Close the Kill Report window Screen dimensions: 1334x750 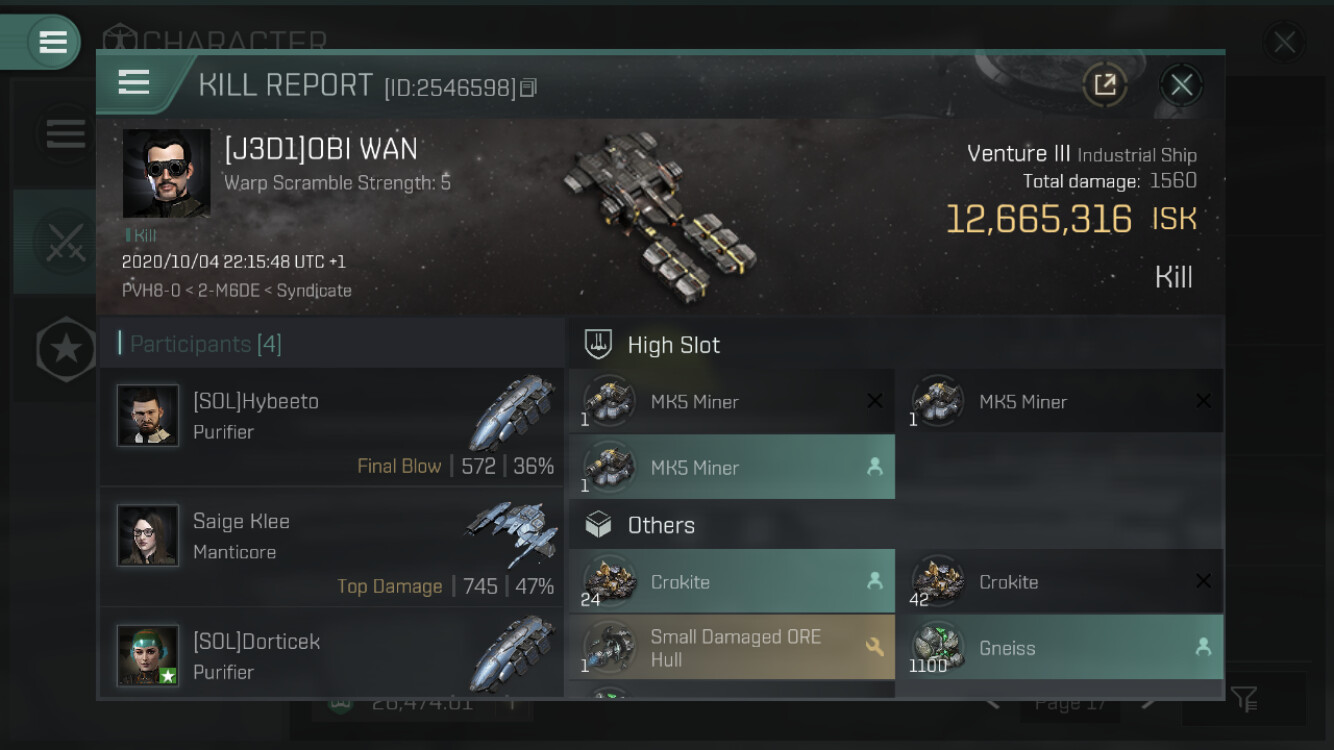(x=1181, y=85)
